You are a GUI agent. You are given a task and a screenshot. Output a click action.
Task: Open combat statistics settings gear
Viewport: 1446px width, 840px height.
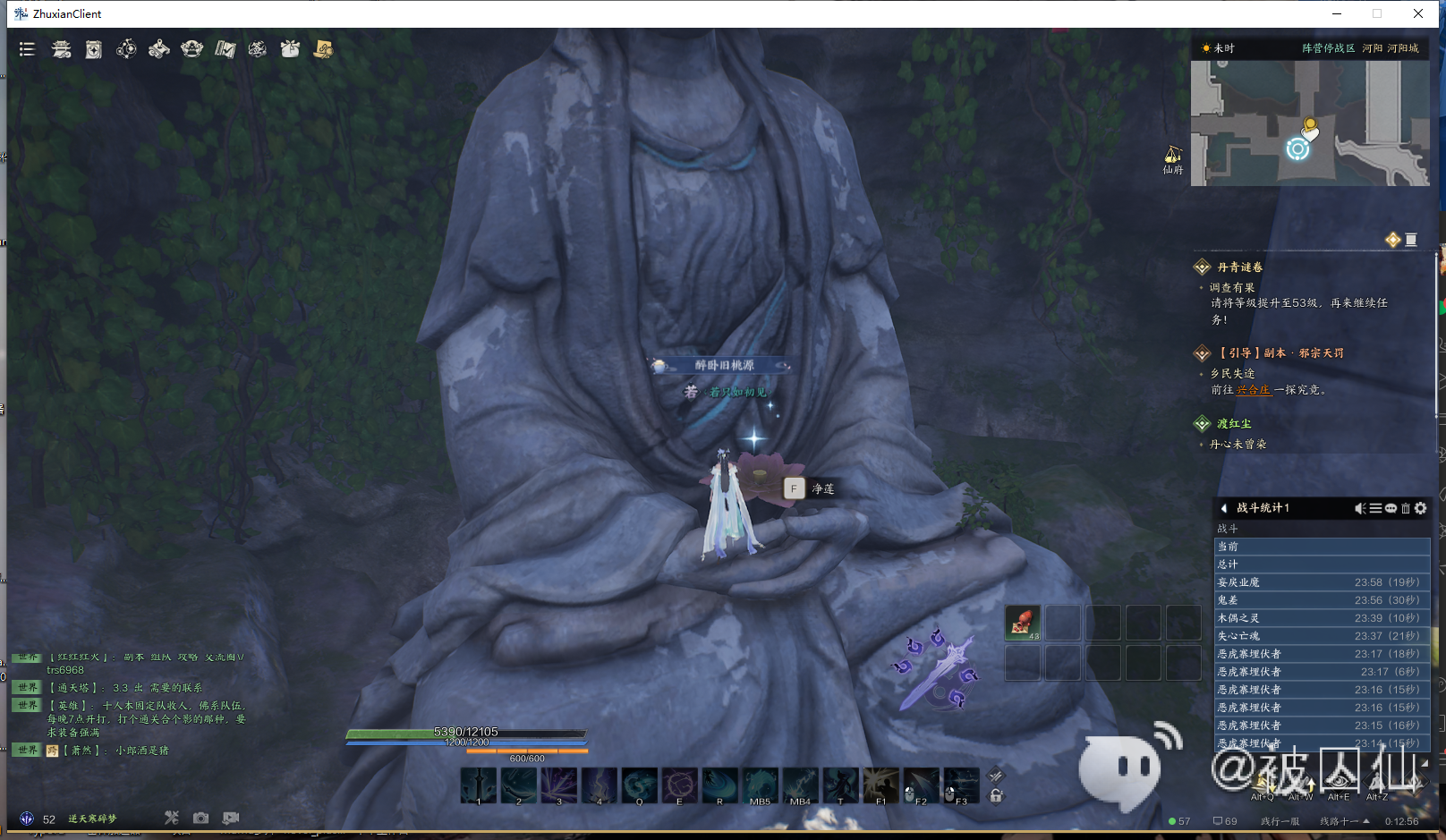coord(1421,508)
